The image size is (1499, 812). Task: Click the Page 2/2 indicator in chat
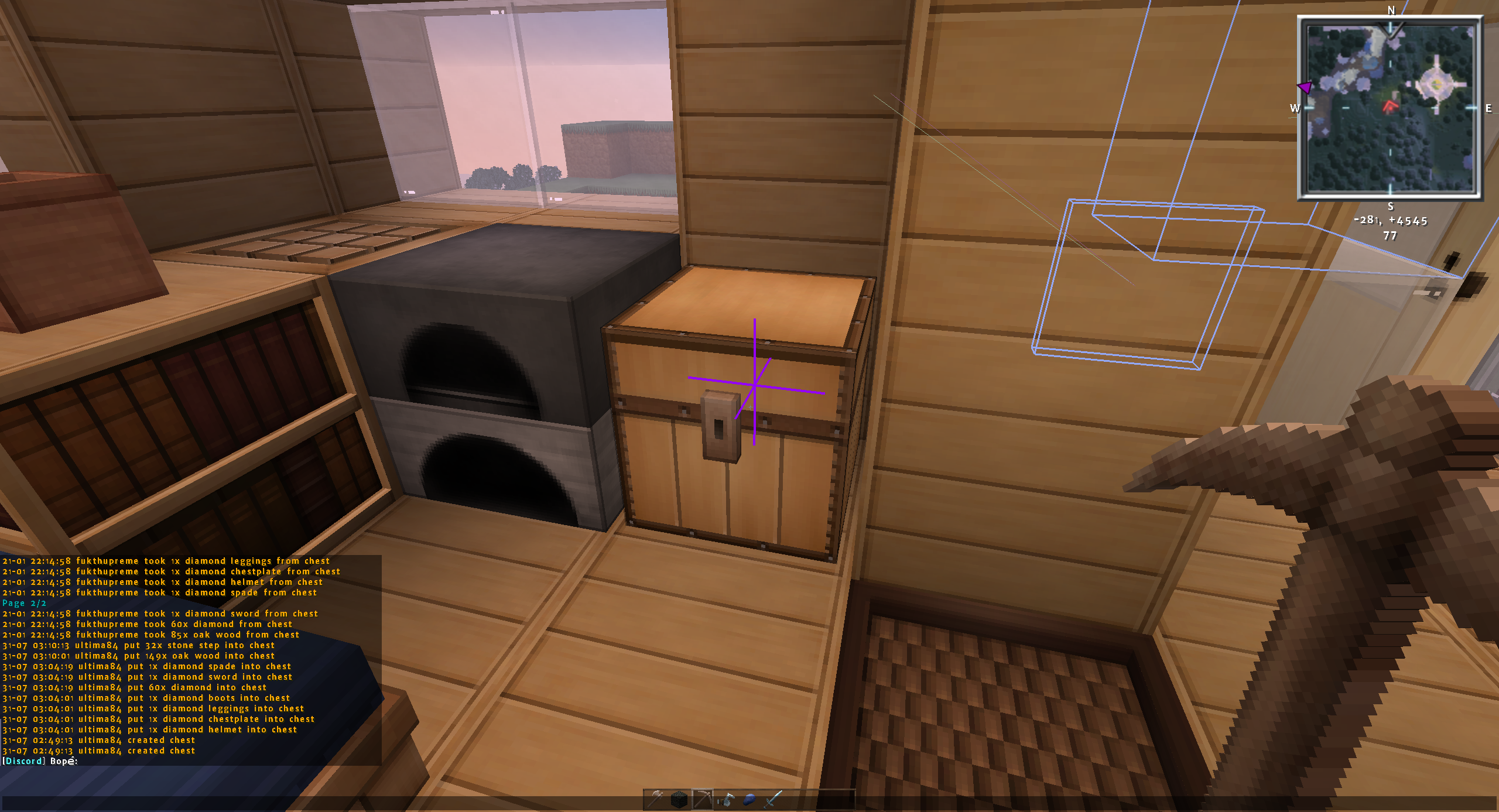24,603
